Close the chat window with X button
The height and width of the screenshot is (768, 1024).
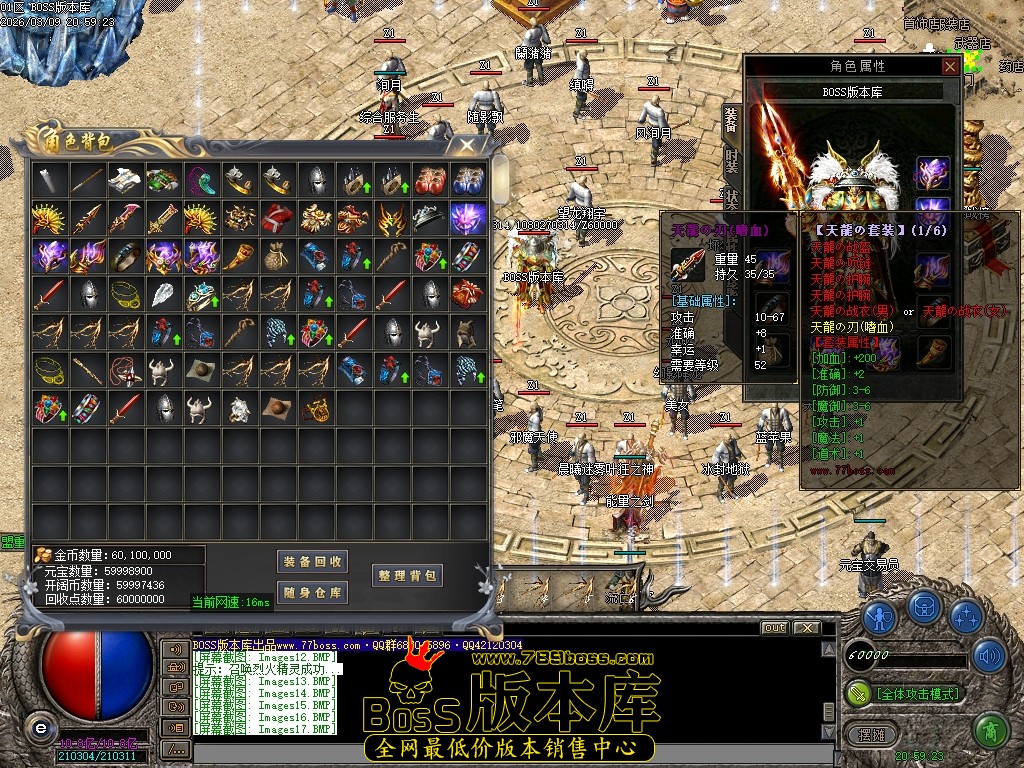coord(806,628)
